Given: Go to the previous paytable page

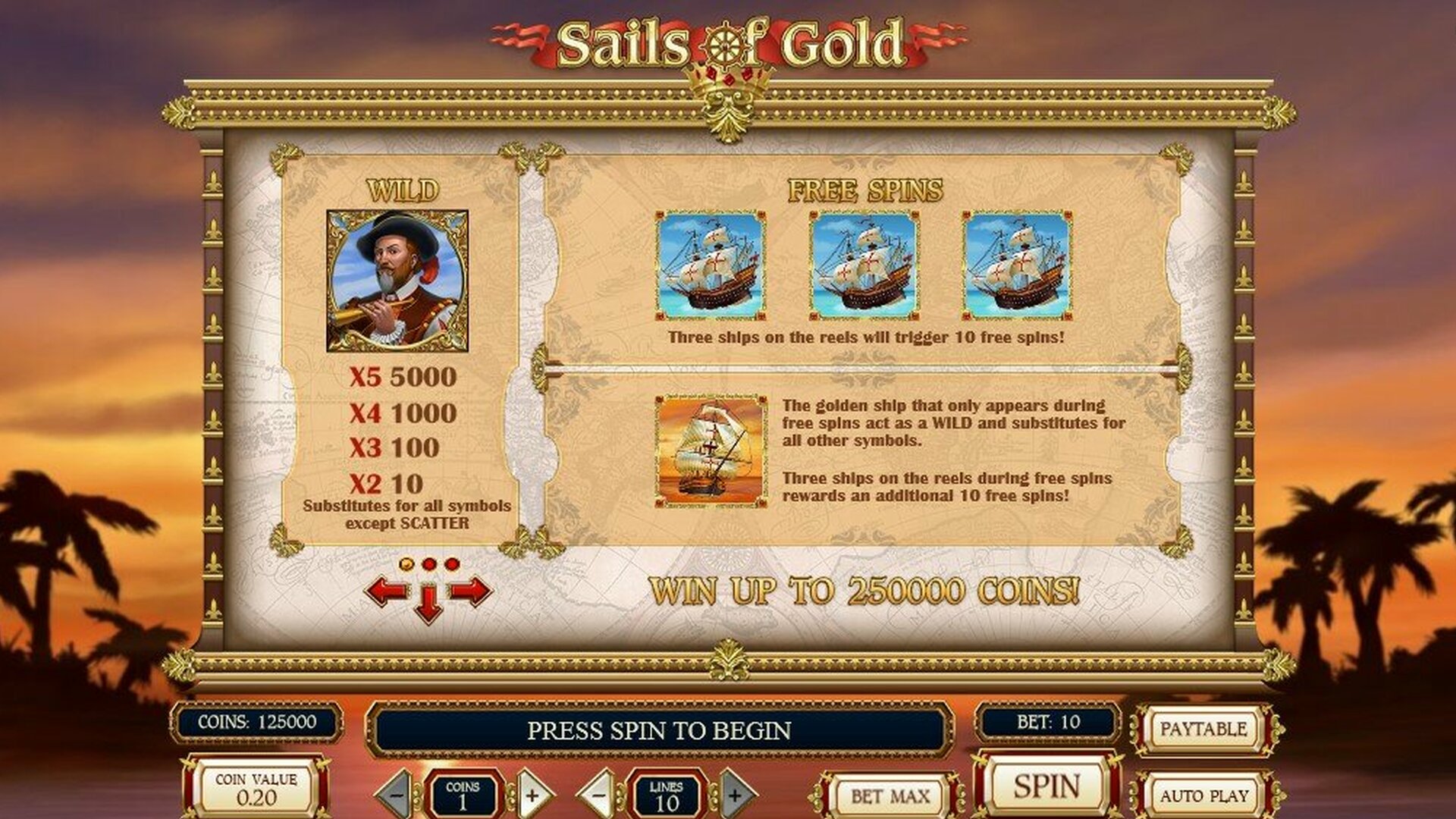Looking at the screenshot, I should 387,591.
